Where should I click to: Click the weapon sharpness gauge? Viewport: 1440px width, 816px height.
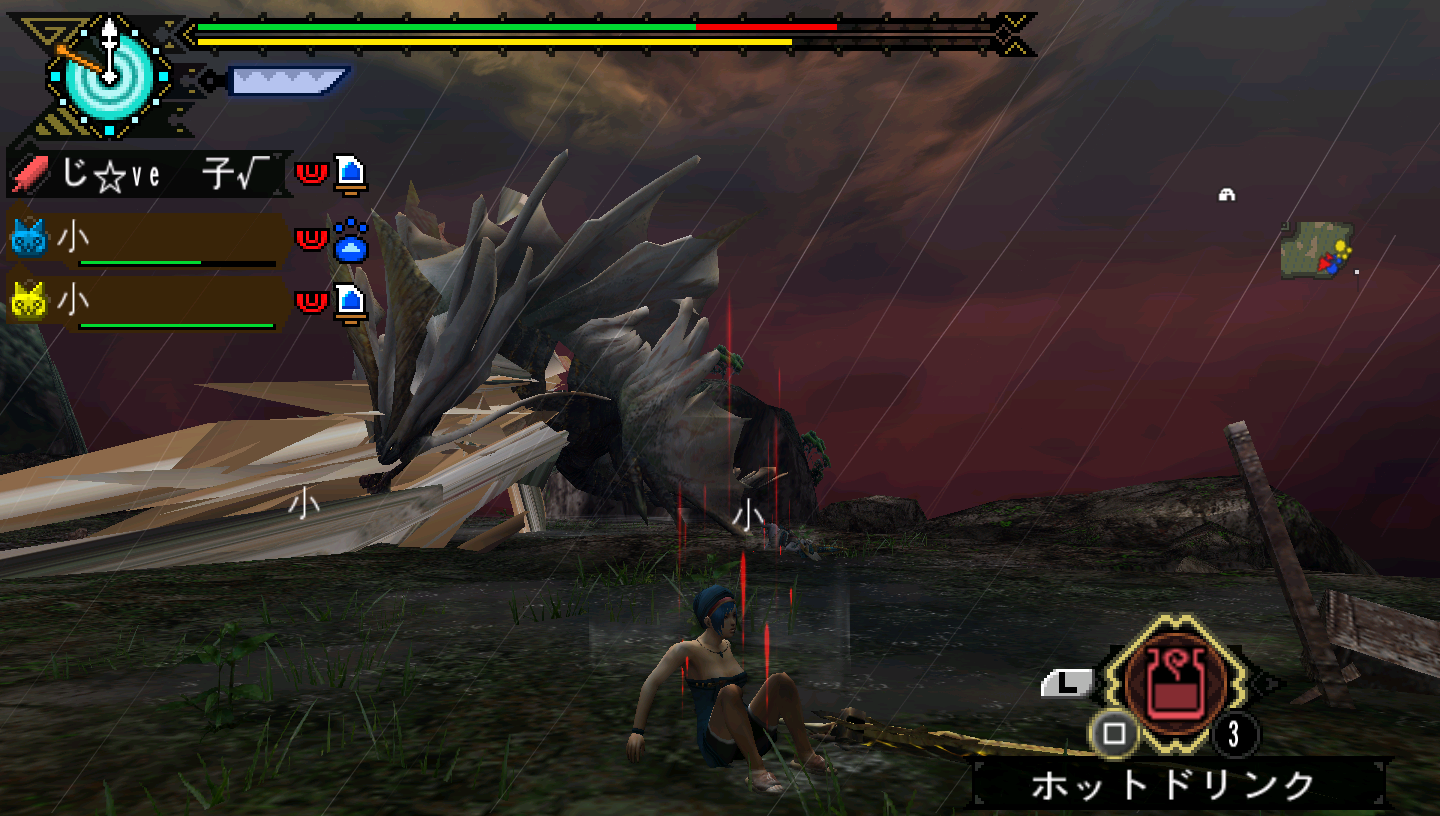click(288, 80)
